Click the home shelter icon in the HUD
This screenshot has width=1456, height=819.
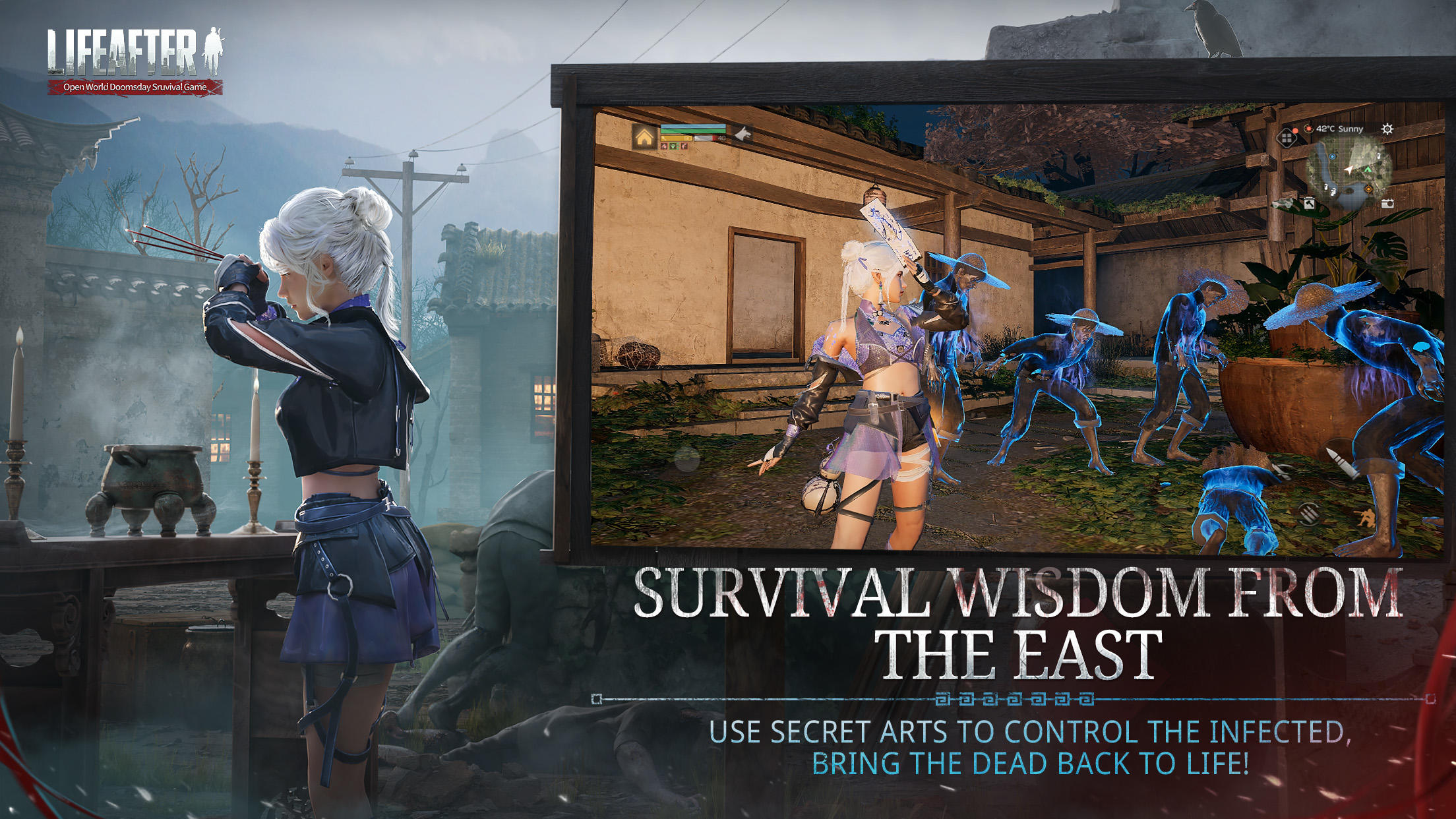pos(644,136)
